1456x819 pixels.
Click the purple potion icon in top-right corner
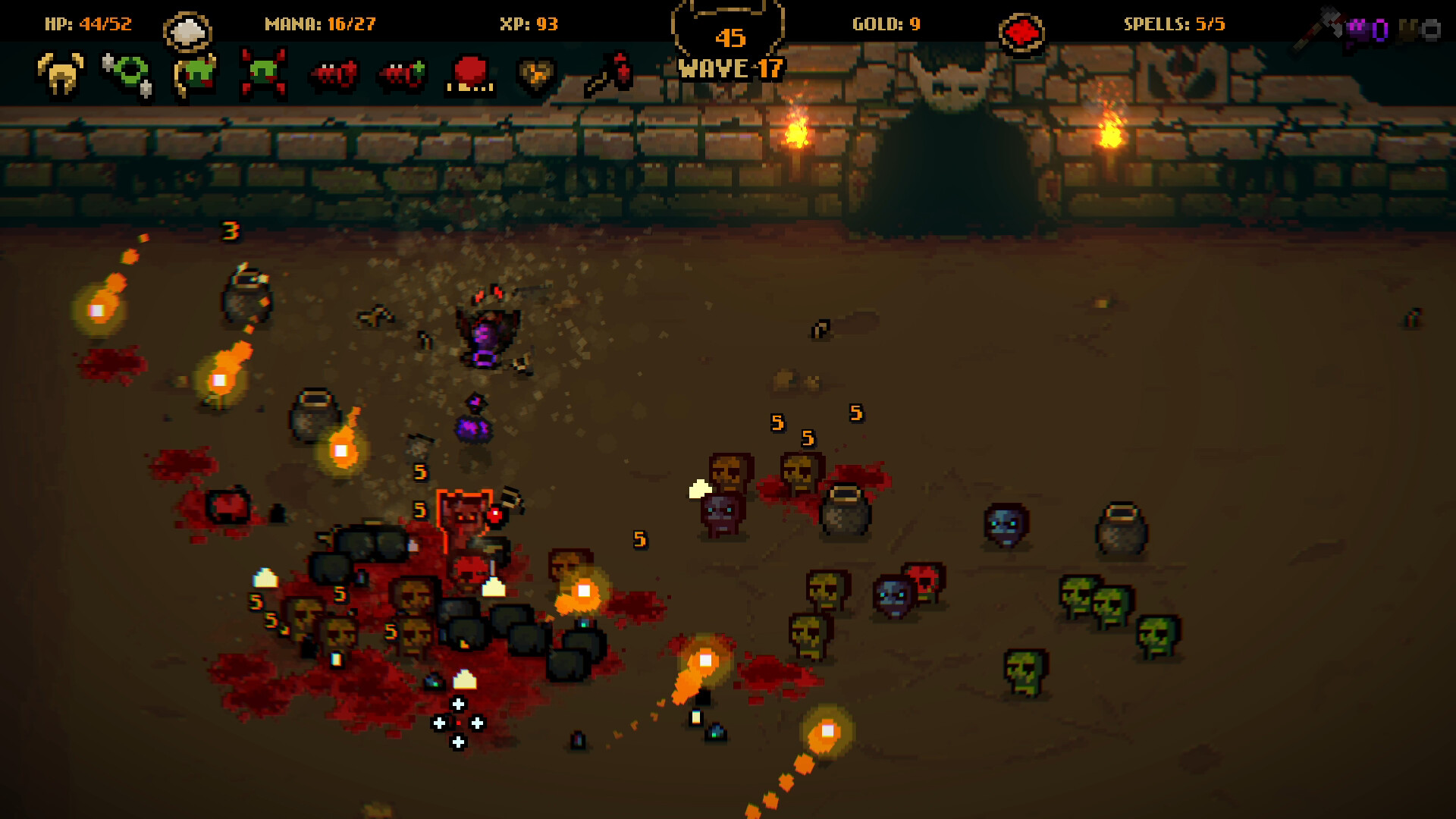tap(1380, 30)
